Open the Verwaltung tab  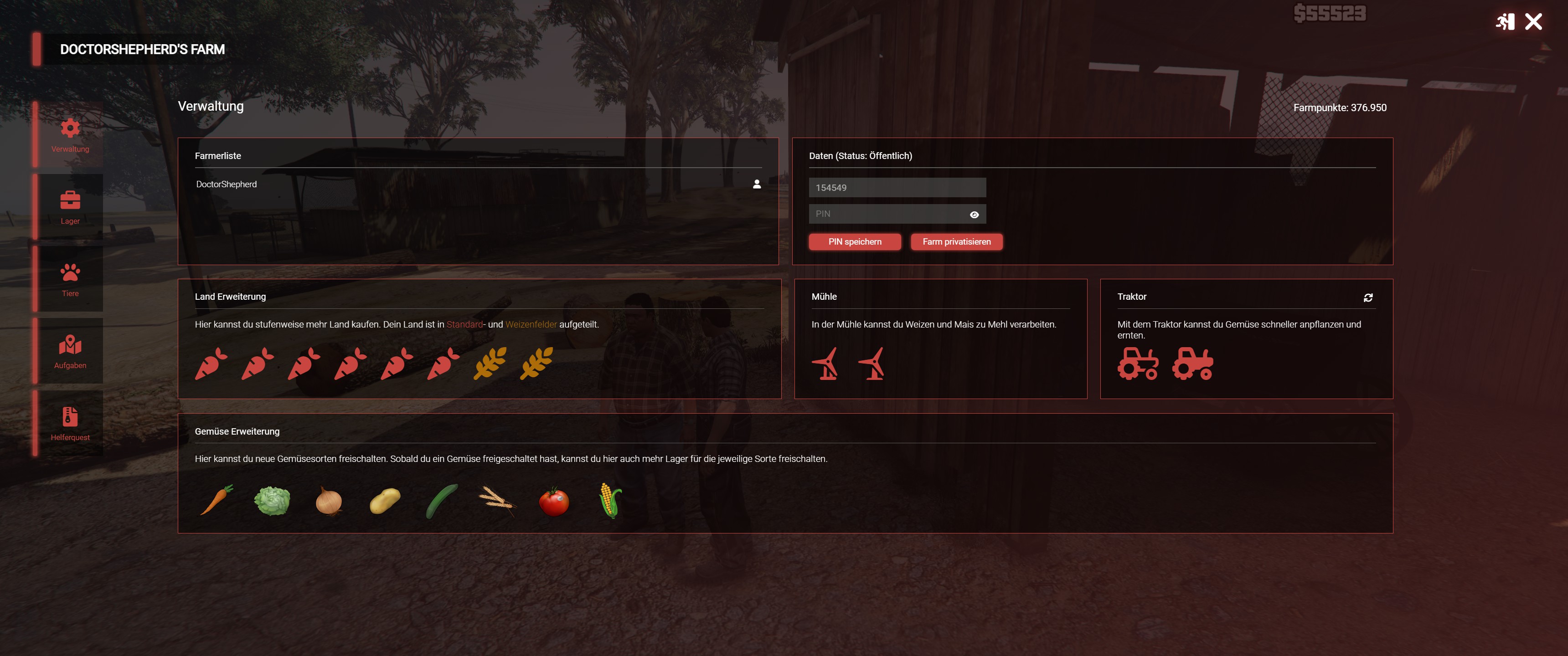click(70, 135)
